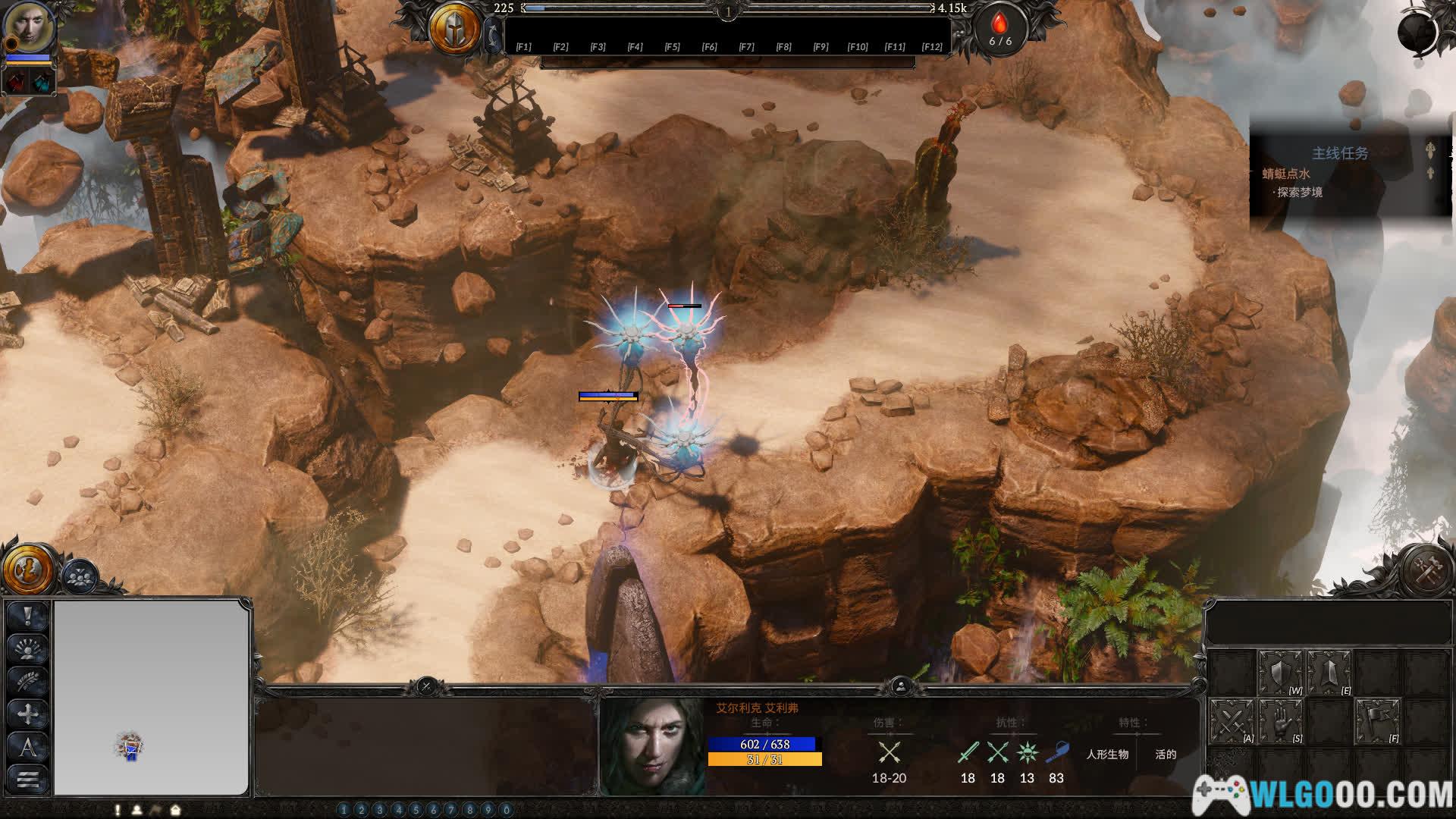Screen dimensions: 1456x819
Task: Activate the shield defend command
Action: [1281, 672]
